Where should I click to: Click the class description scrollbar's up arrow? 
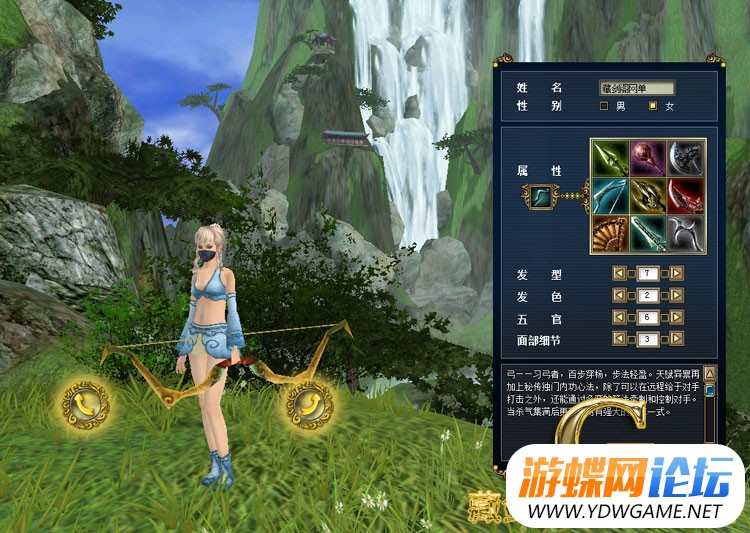pos(710,373)
